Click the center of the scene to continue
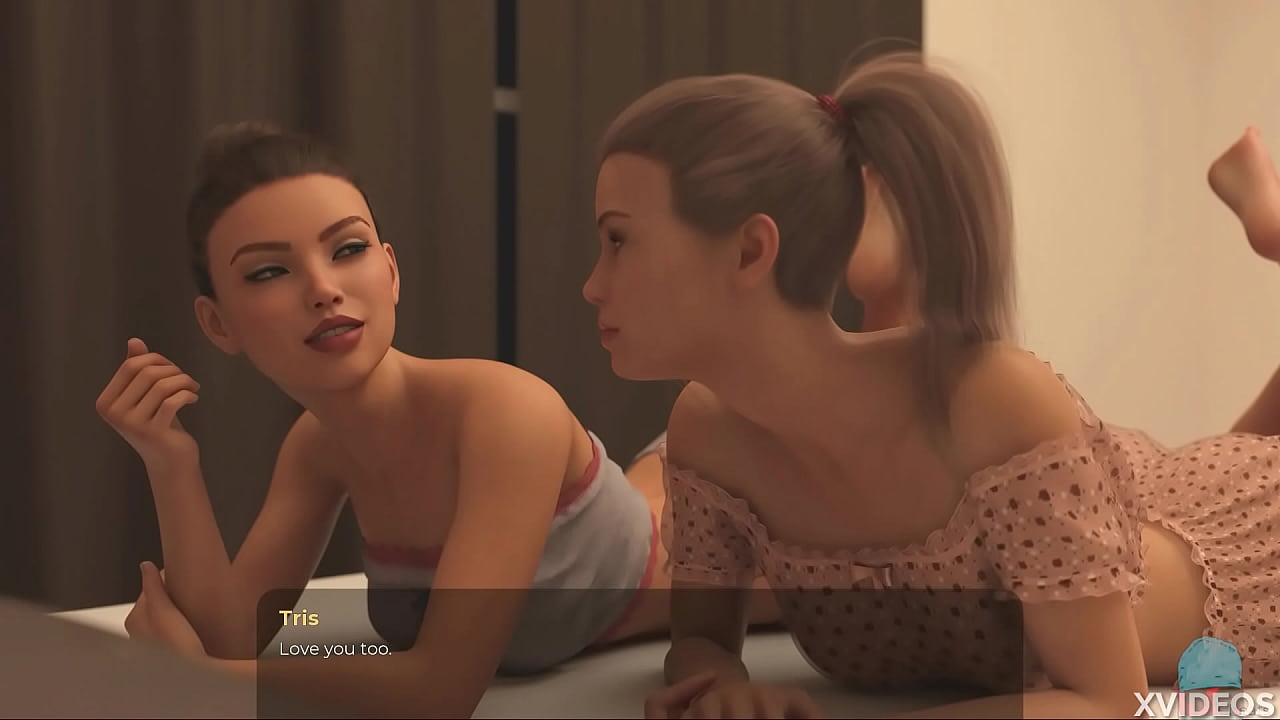The height and width of the screenshot is (720, 1280). pyautogui.click(x=640, y=360)
